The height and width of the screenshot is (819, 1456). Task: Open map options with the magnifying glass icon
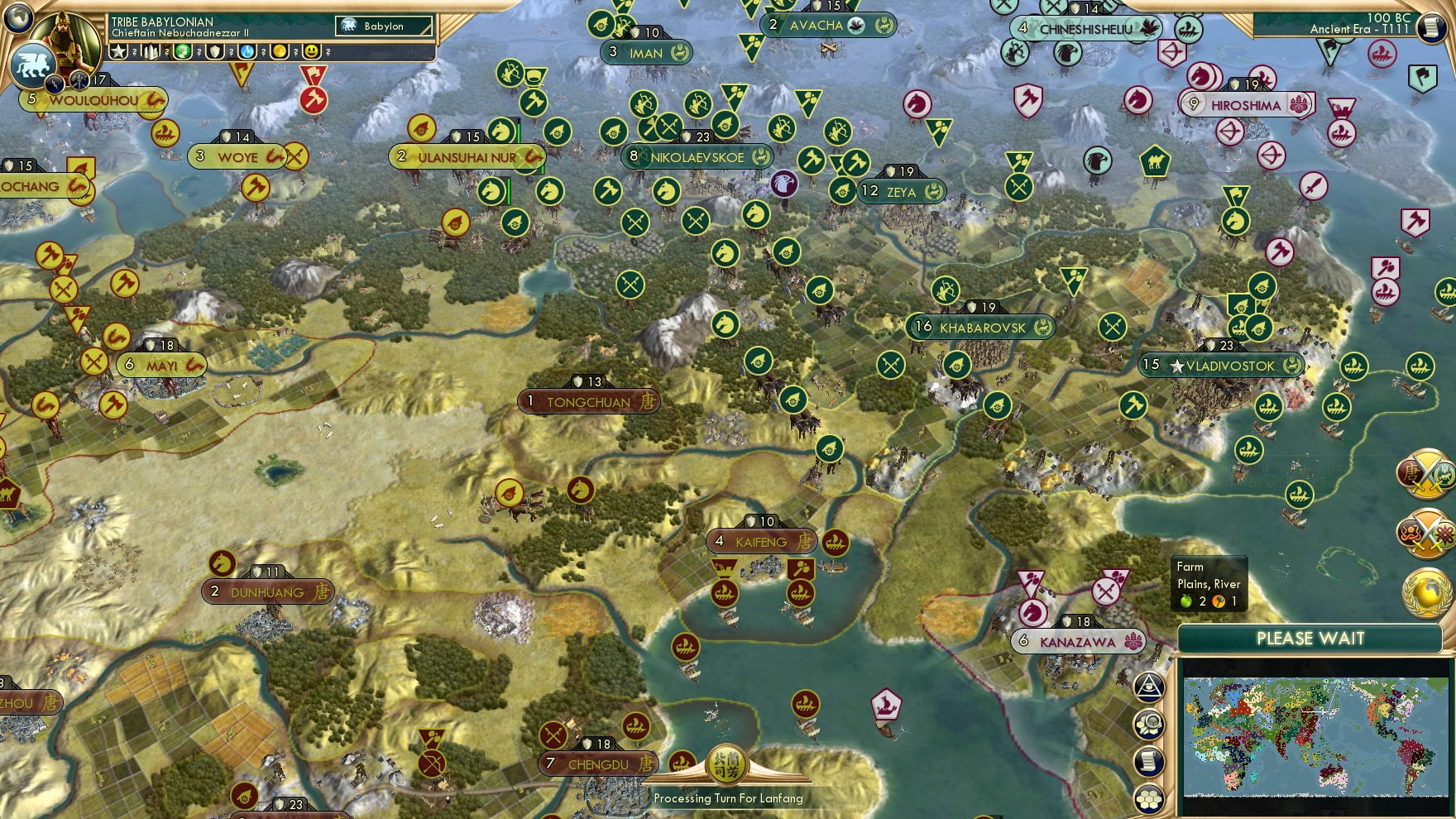[x=1148, y=724]
